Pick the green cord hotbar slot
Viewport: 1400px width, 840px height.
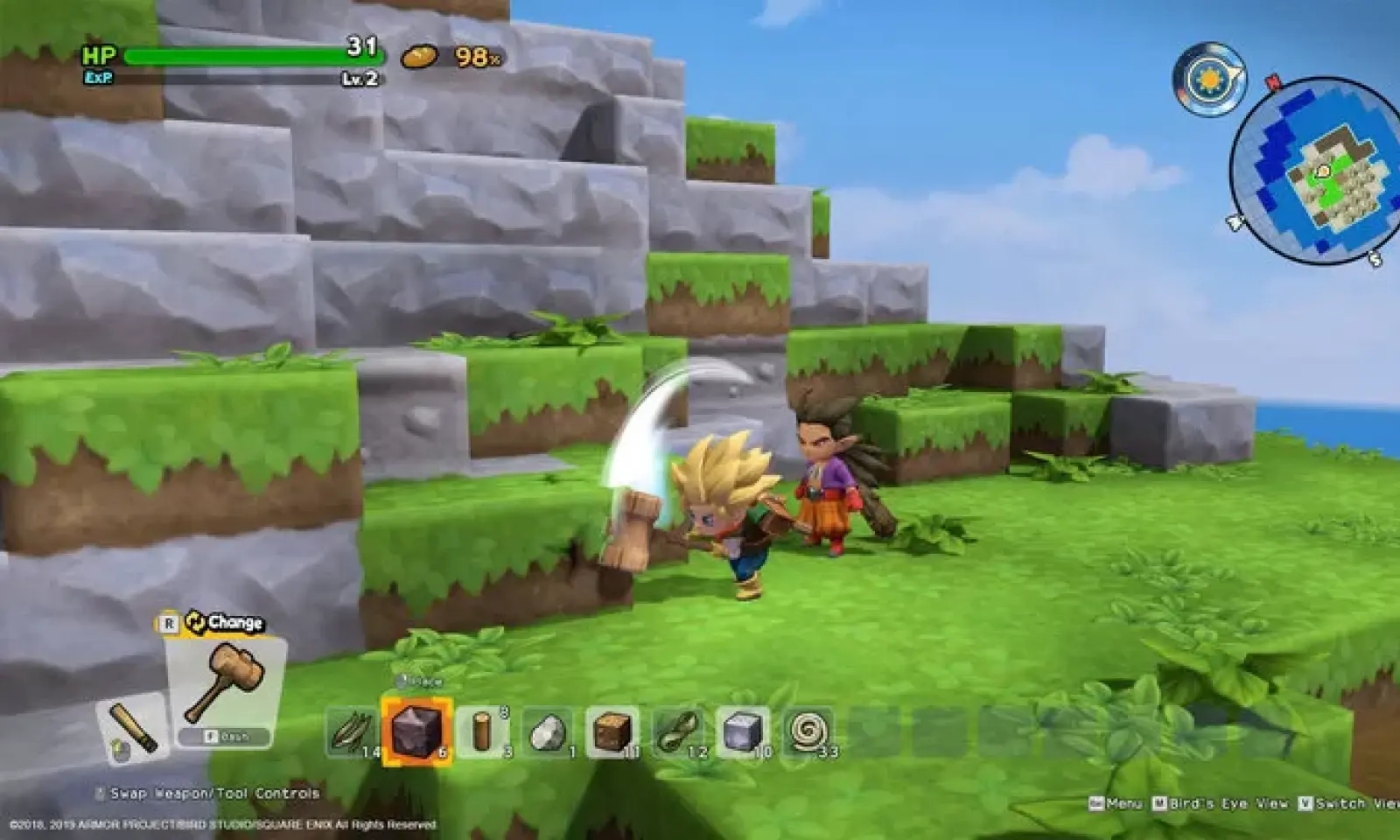[677, 731]
